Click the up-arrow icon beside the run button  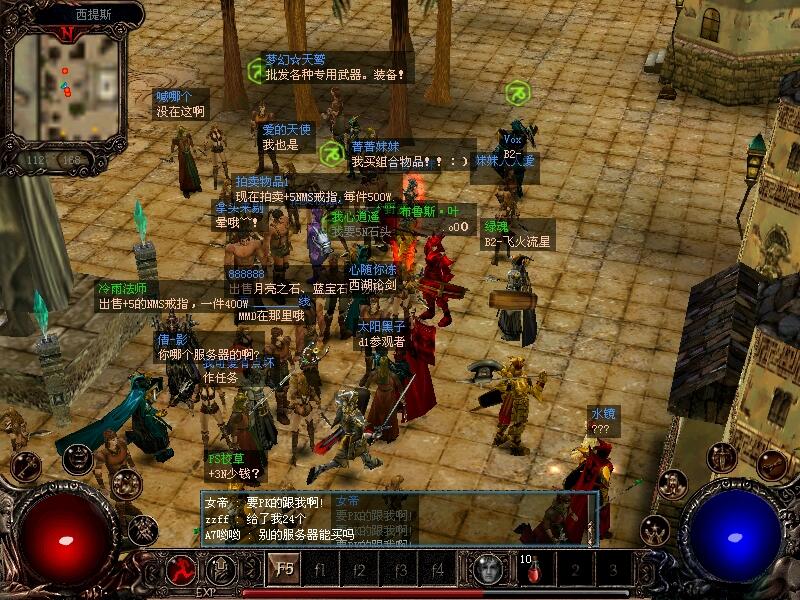tap(220, 570)
